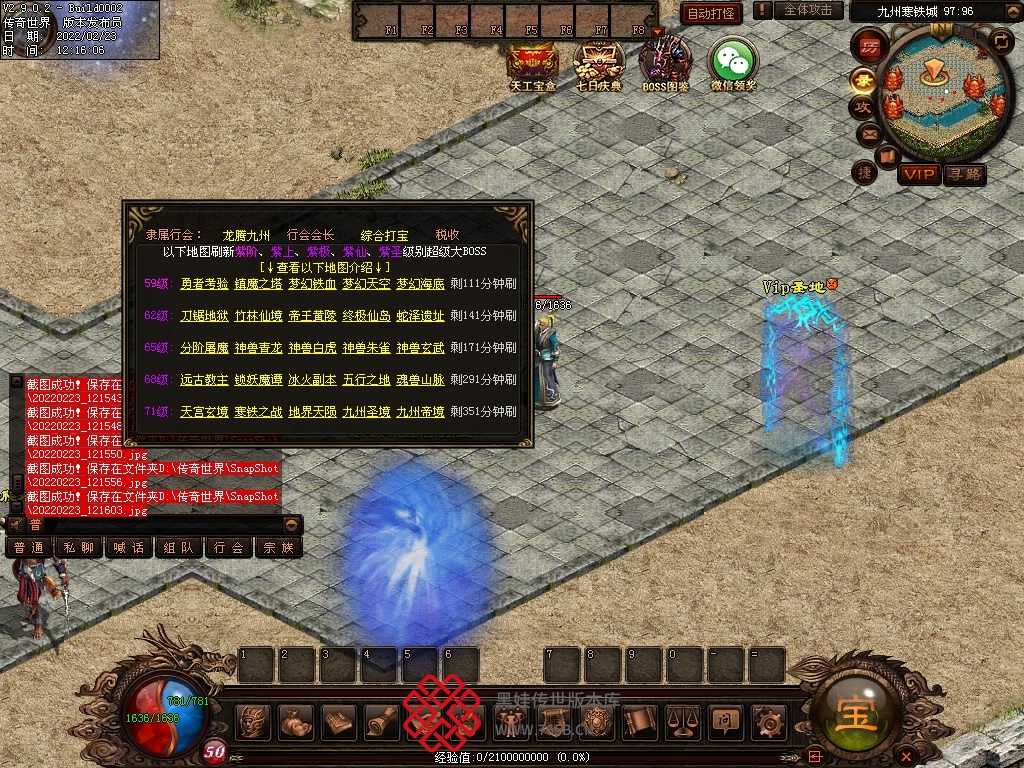Open the mail envelope icon

(x=868, y=133)
